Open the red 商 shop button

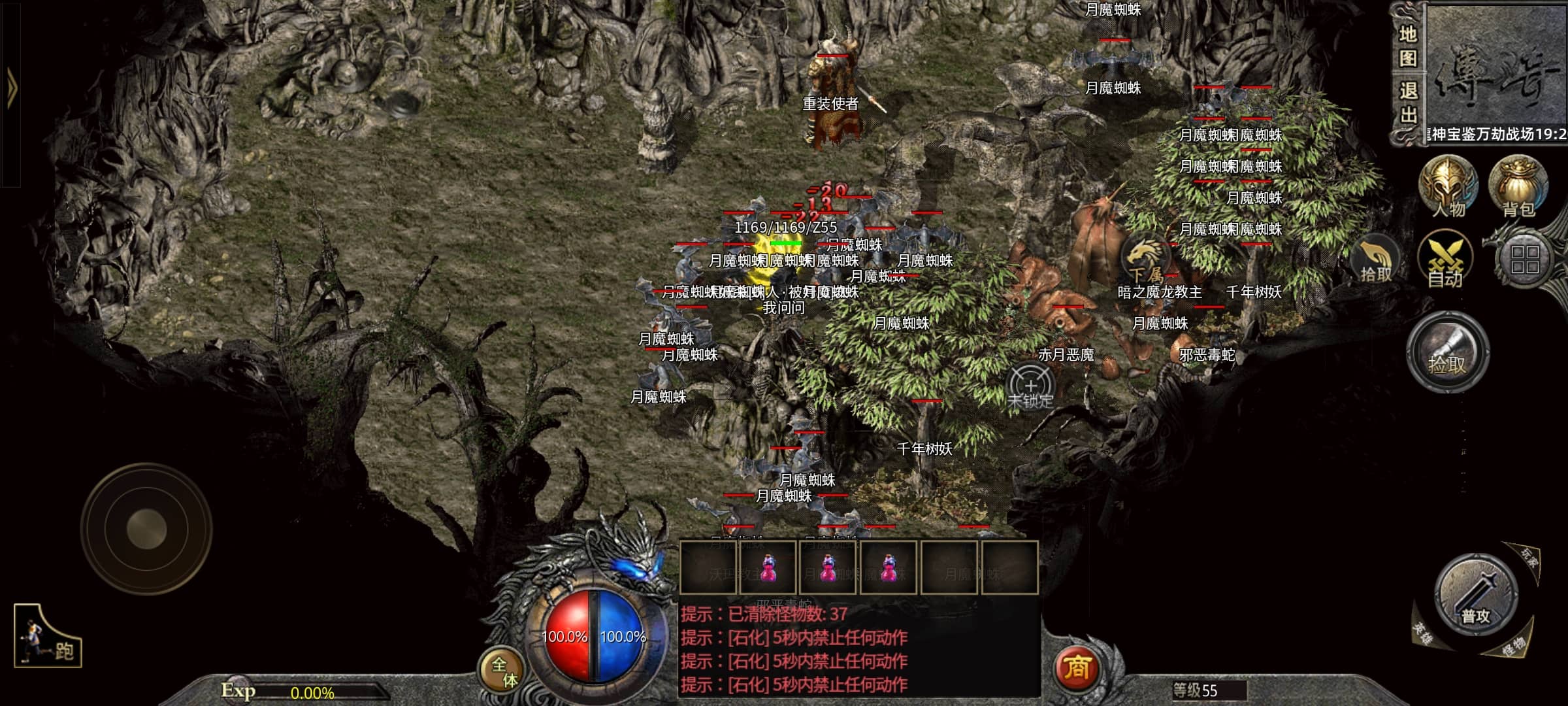(x=1077, y=668)
